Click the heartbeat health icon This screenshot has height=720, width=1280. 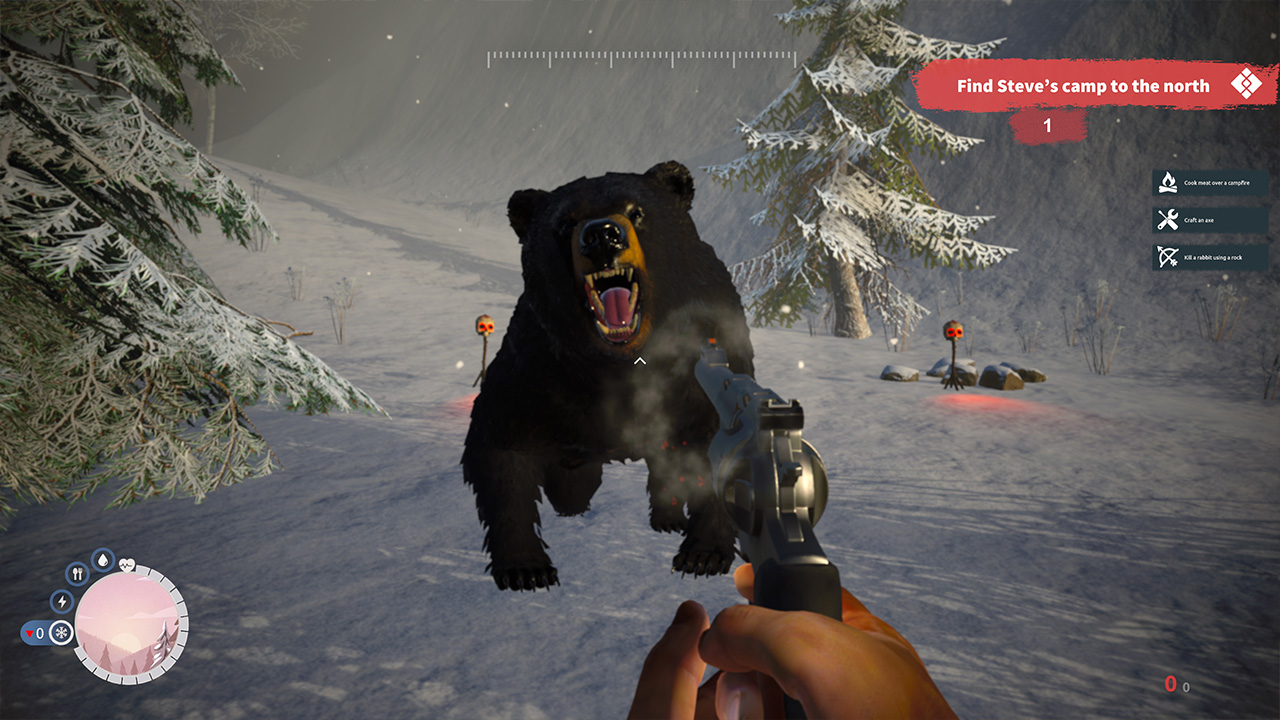(127, 564)
